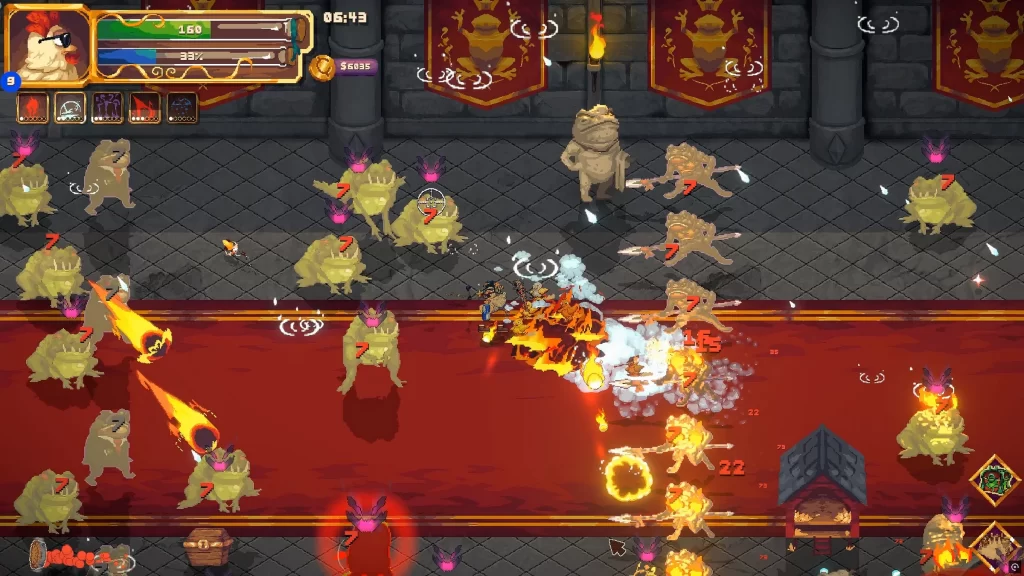
Task: Choose the purple lightning ability icon
Action: pyautogui.click(x=107, y=107)
